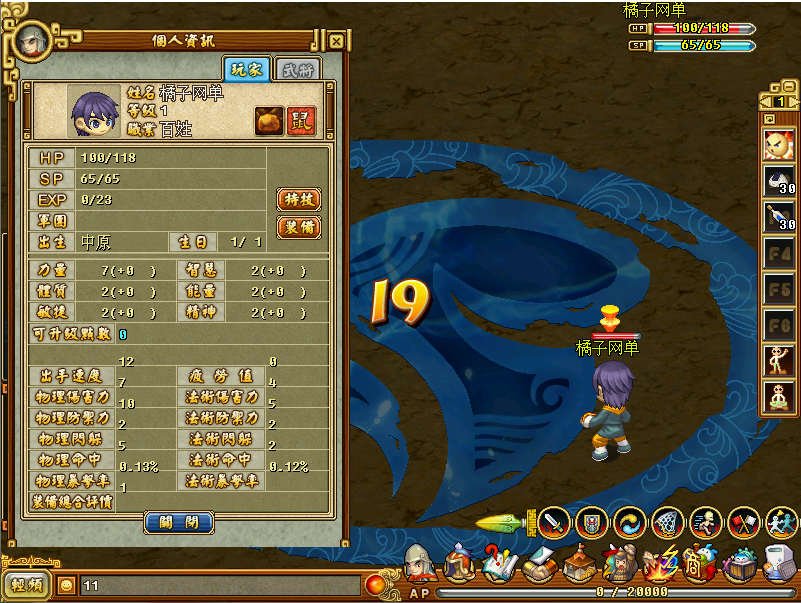801x603 pixels.
Task: Switch to the 武將 tab
Action: tap(295, 69)
